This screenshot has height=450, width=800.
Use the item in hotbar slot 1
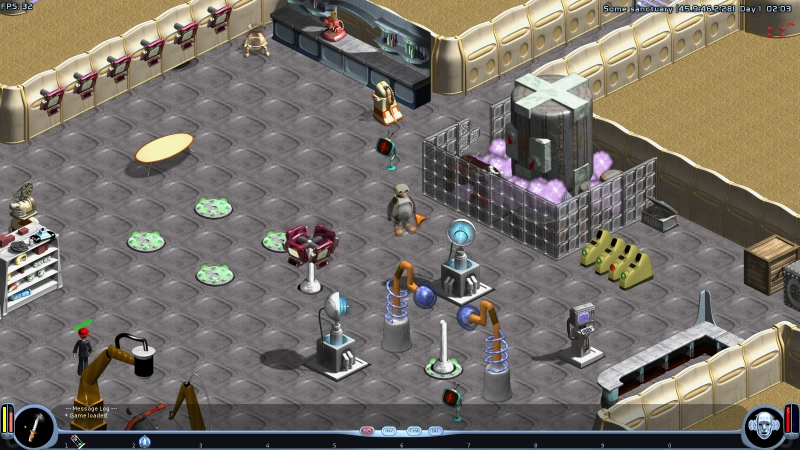[x=78, y=441]
